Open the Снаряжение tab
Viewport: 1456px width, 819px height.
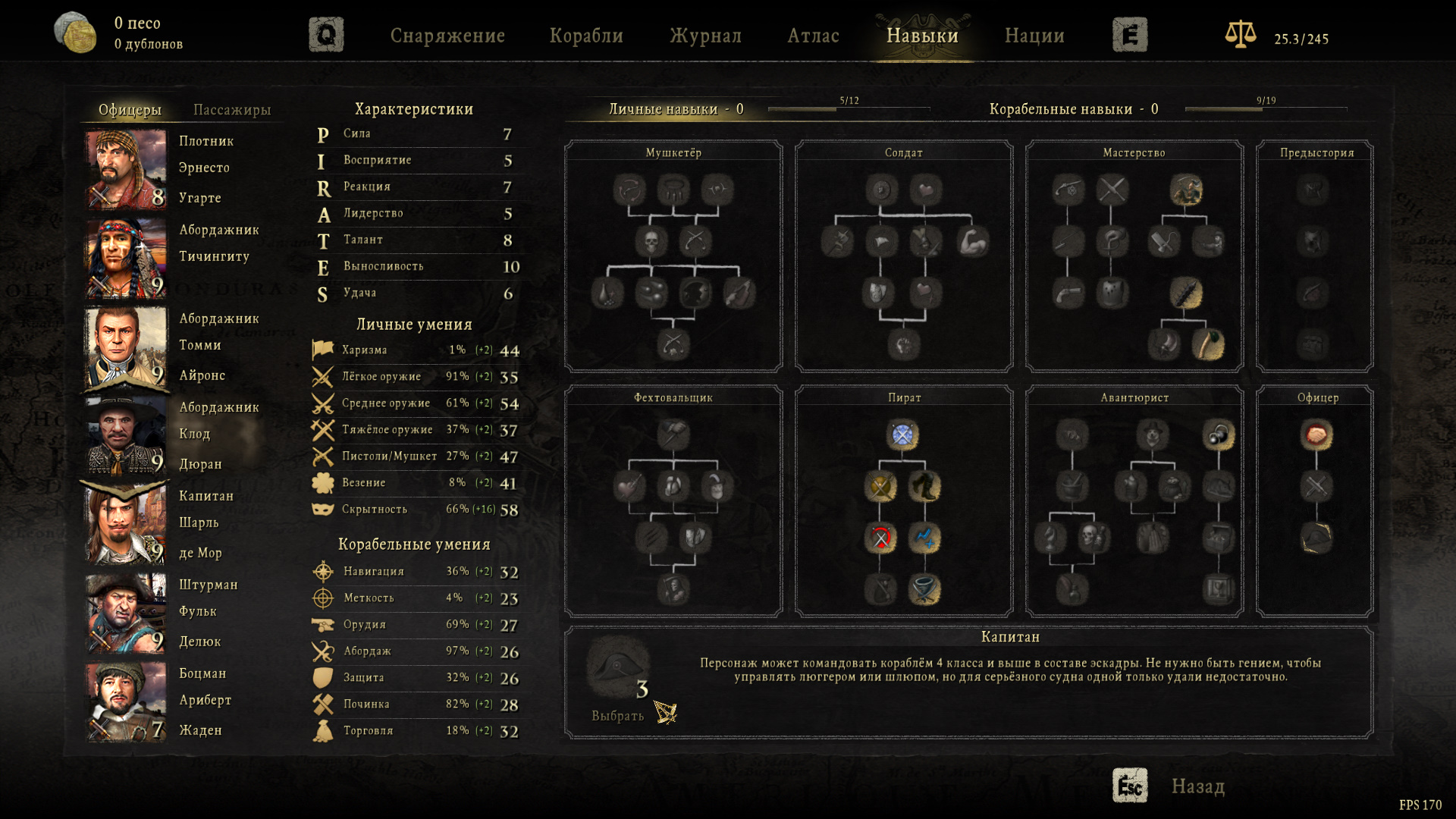pos(447,36)
